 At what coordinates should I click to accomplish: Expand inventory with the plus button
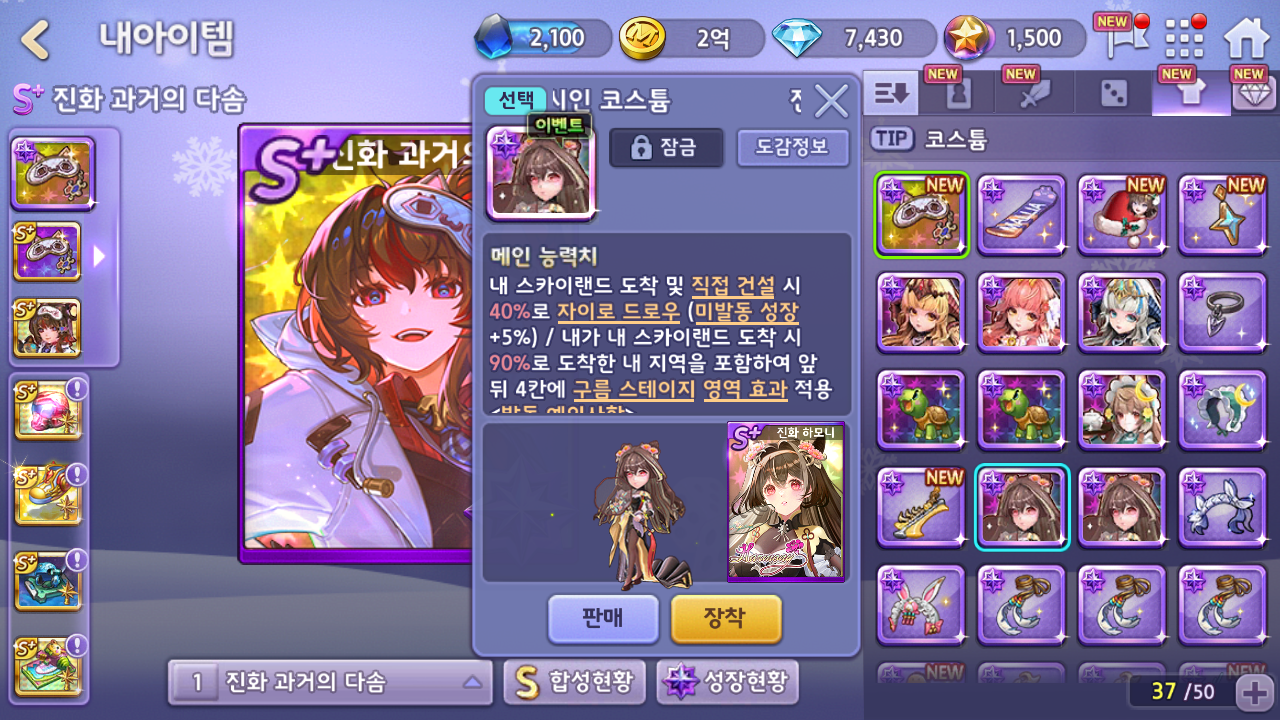pos(1254,691)
